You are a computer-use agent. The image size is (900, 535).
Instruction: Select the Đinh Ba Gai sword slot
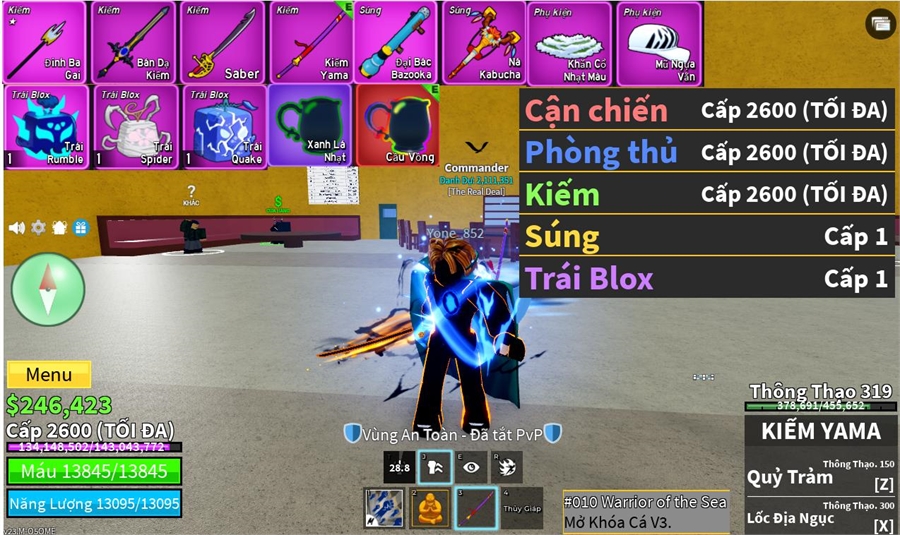point(46,42)
